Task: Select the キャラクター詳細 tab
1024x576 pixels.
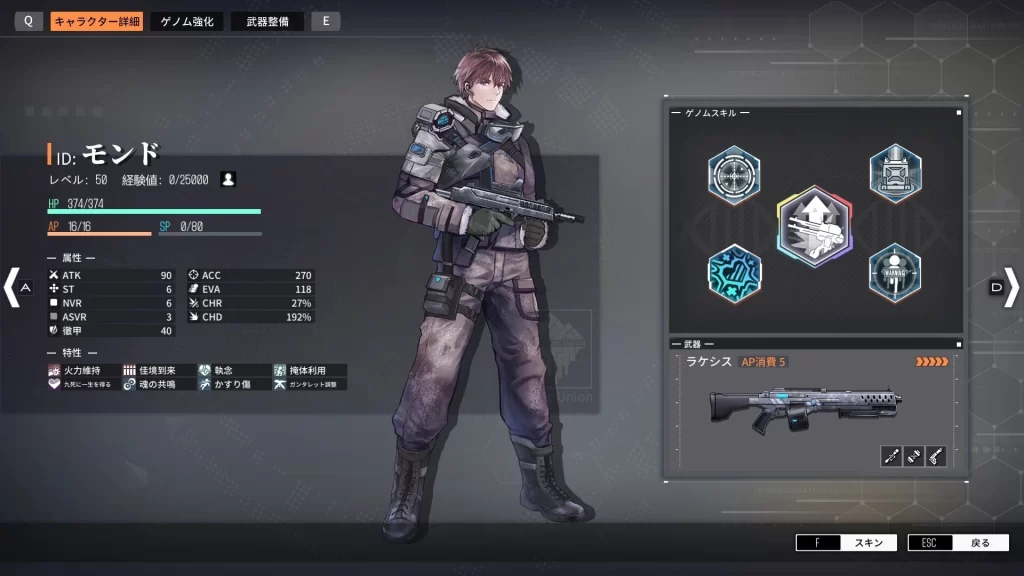Action: coord(97,21)
